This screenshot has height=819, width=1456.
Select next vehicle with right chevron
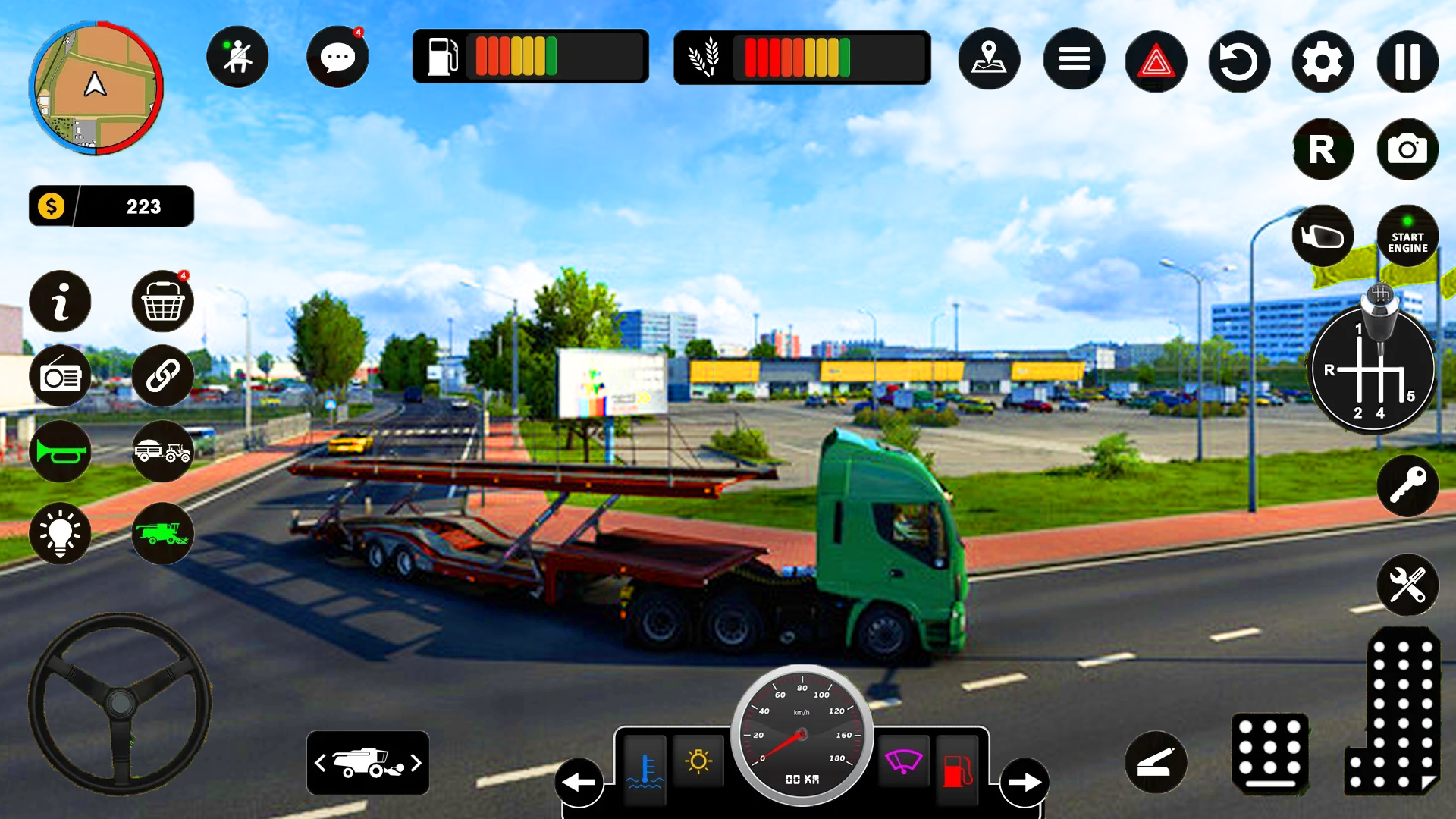click(416, 763)
